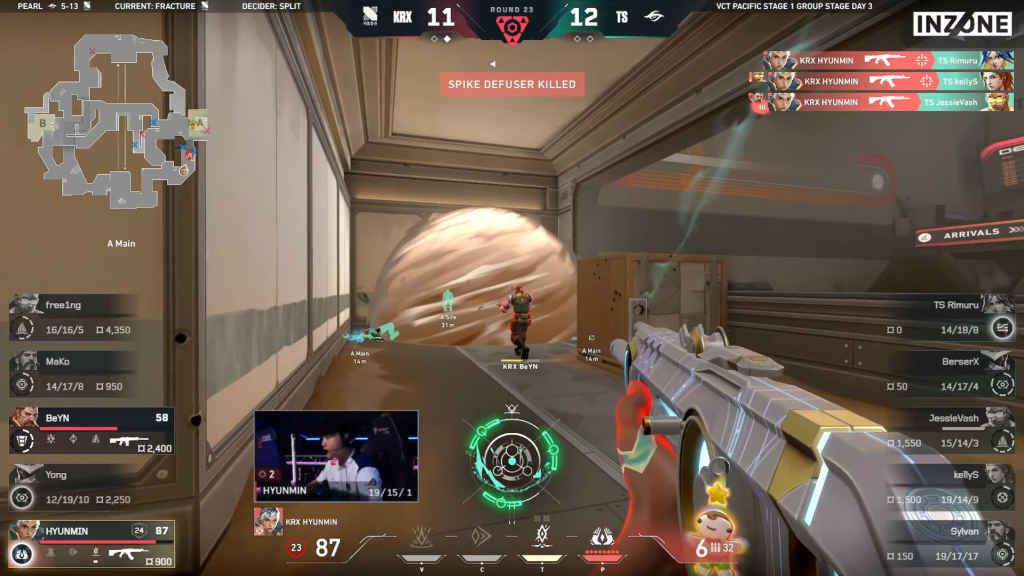Click the killfeed entry for TS JessieVash
Screen dimensions: 1024x576
click(888, 102)
